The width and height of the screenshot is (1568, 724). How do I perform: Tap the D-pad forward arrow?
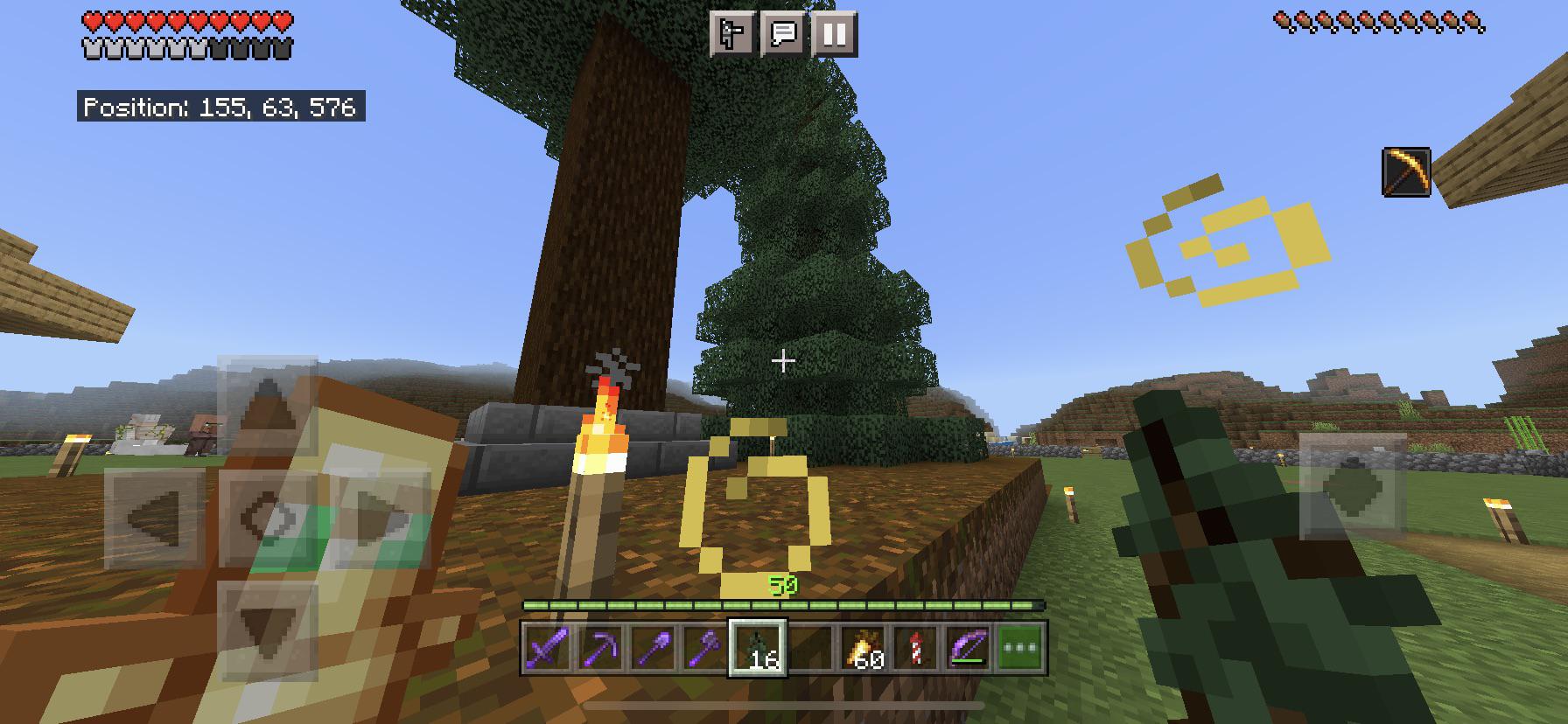(267, 406)
